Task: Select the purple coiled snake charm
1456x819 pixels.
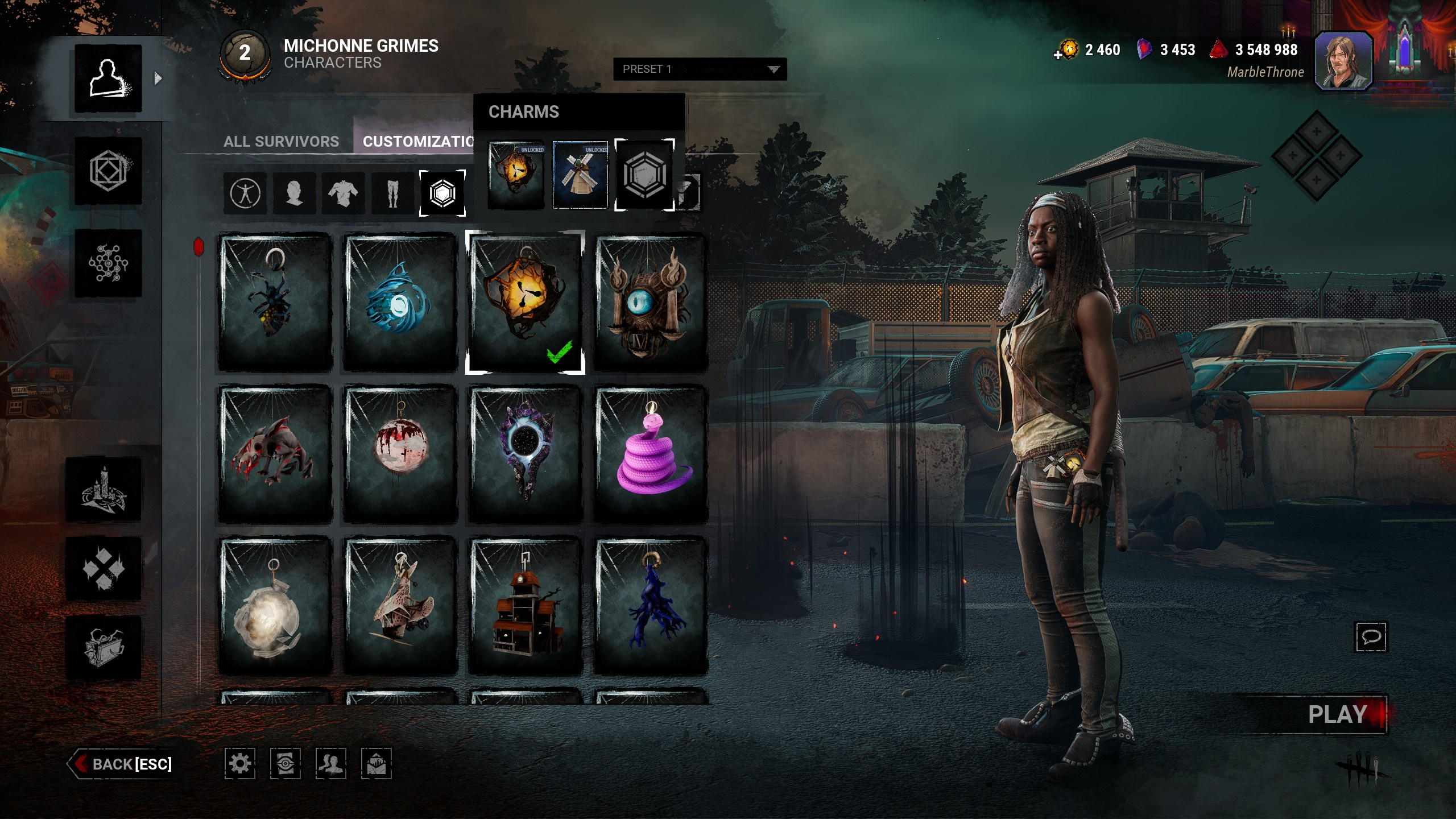Action: click(651, 454)
